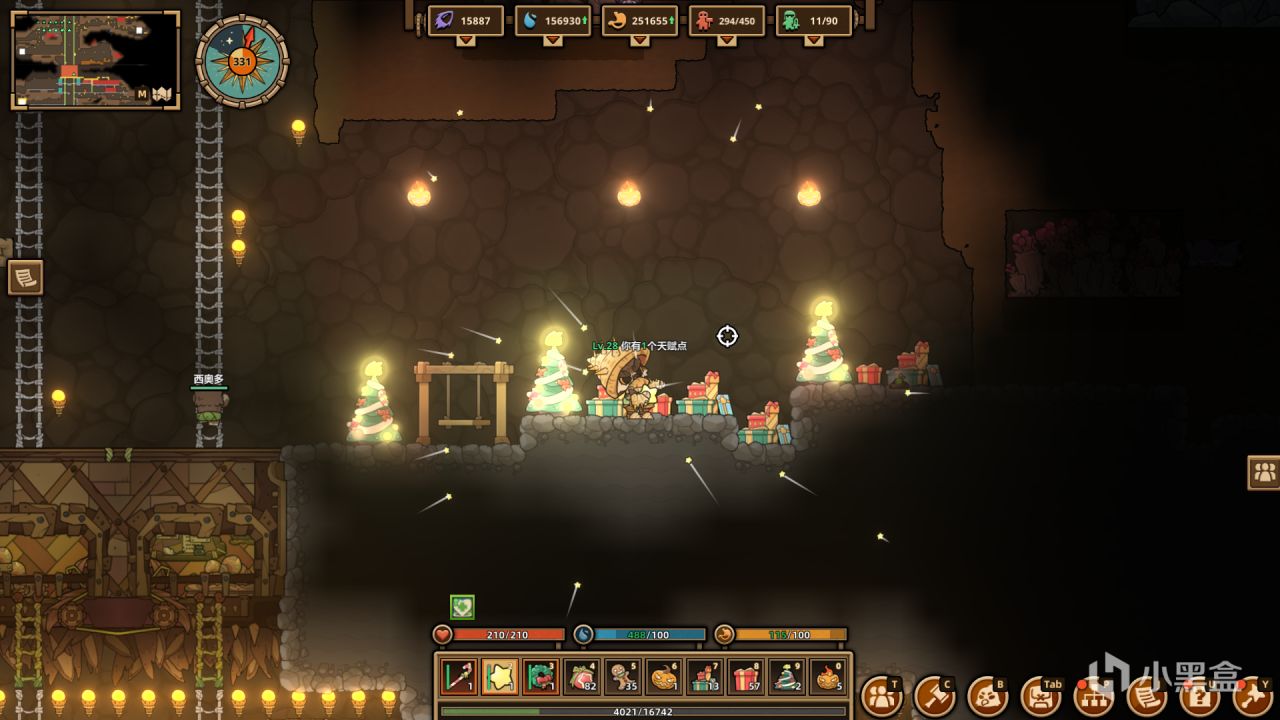
Task: Select the Christmas wreath hotbar slot
Action: click(541, 677)
